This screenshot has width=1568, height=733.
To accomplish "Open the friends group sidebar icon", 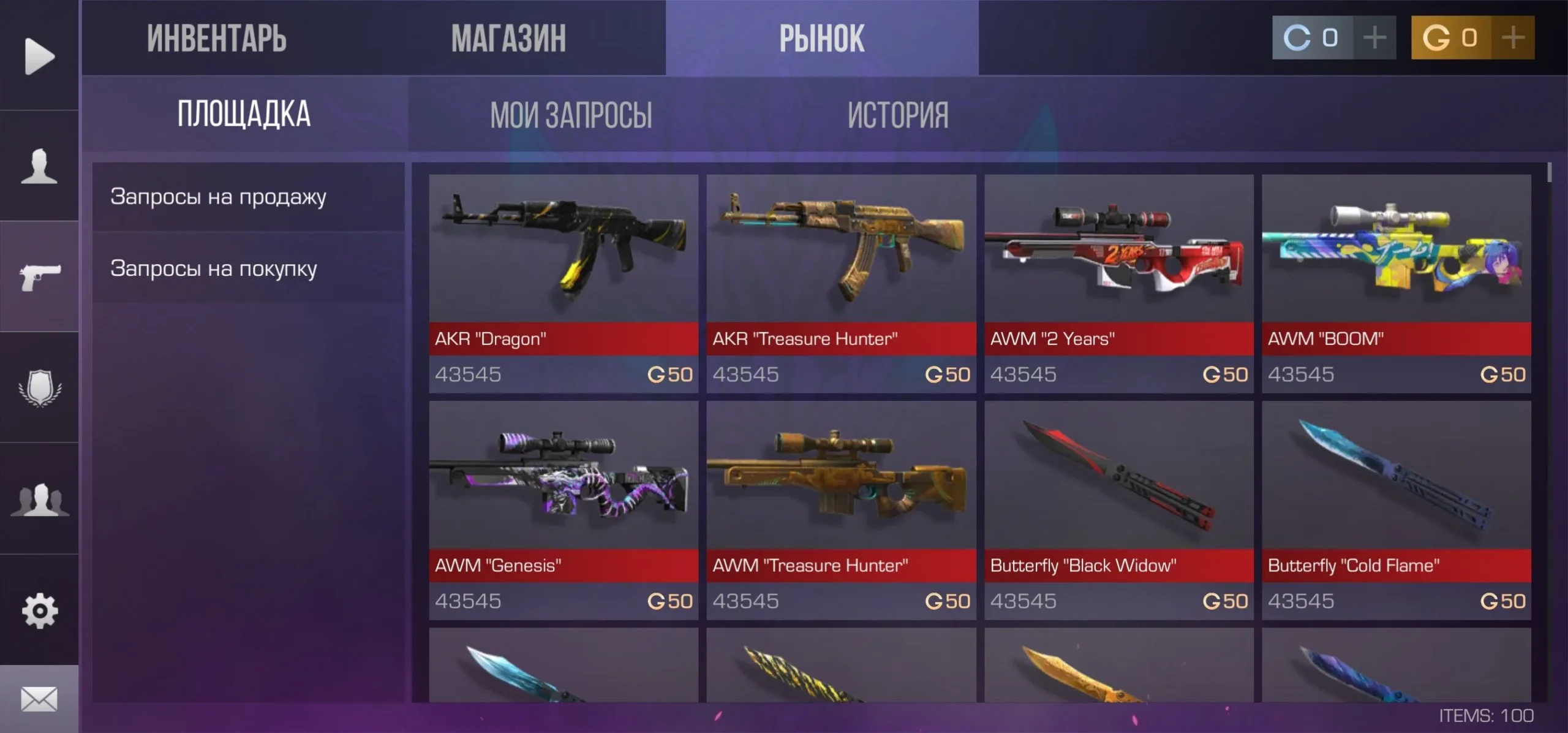I will (40, 499).
